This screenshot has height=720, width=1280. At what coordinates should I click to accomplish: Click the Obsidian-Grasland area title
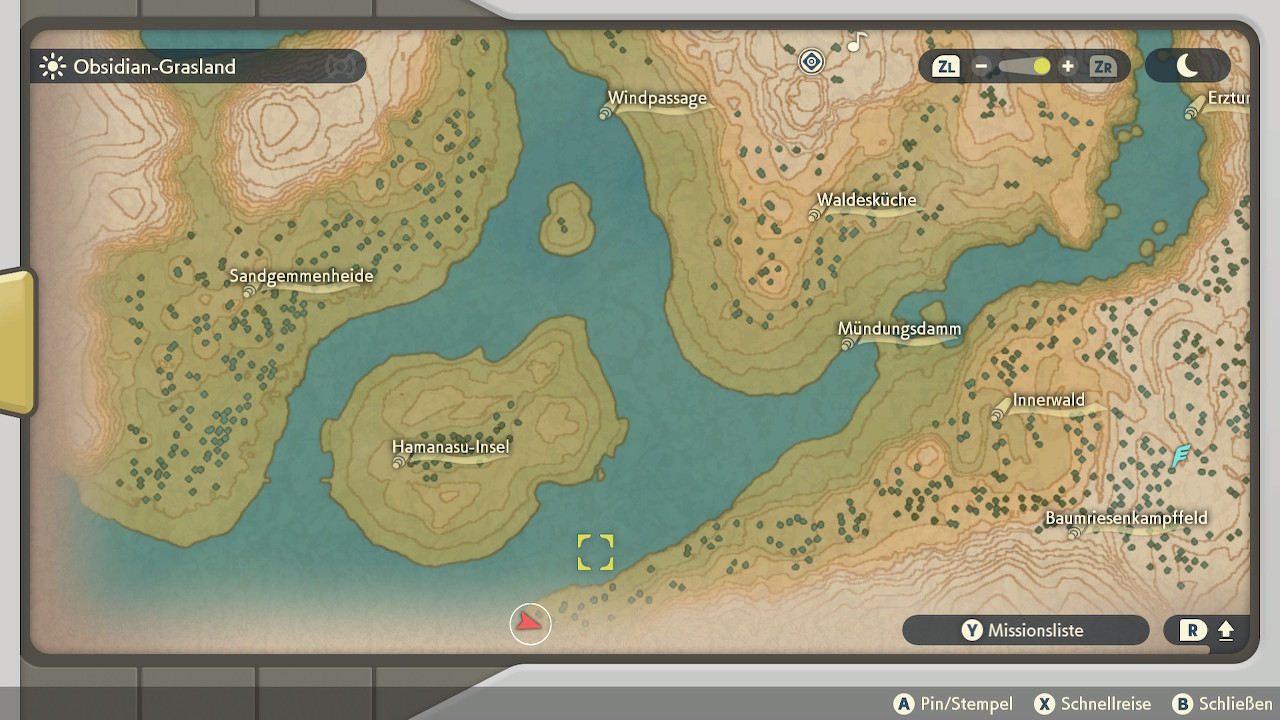(x=154, y=67)
